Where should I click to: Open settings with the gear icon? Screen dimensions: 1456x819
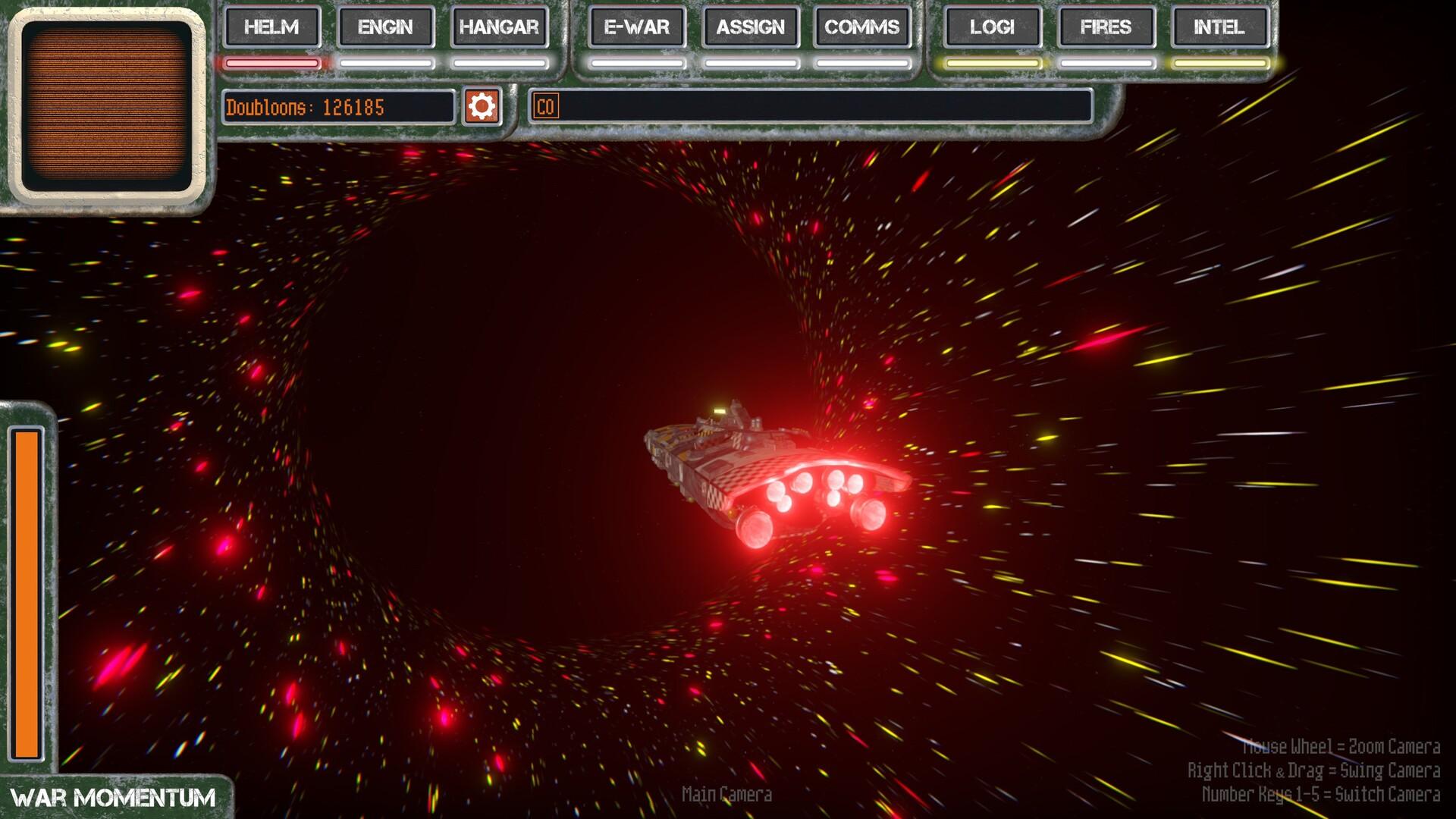click(482, 106)
